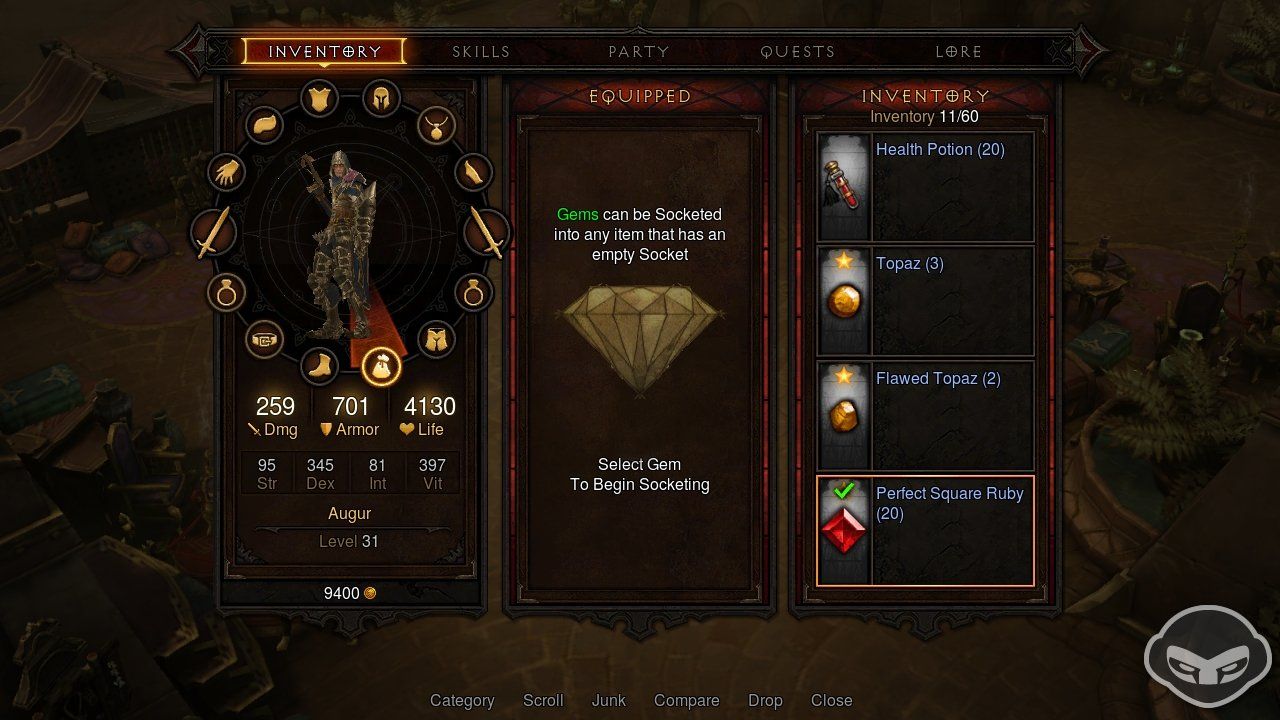Switch to the Lore tab
Screen dimensions: 1280x720
click(x=958, y=51)
